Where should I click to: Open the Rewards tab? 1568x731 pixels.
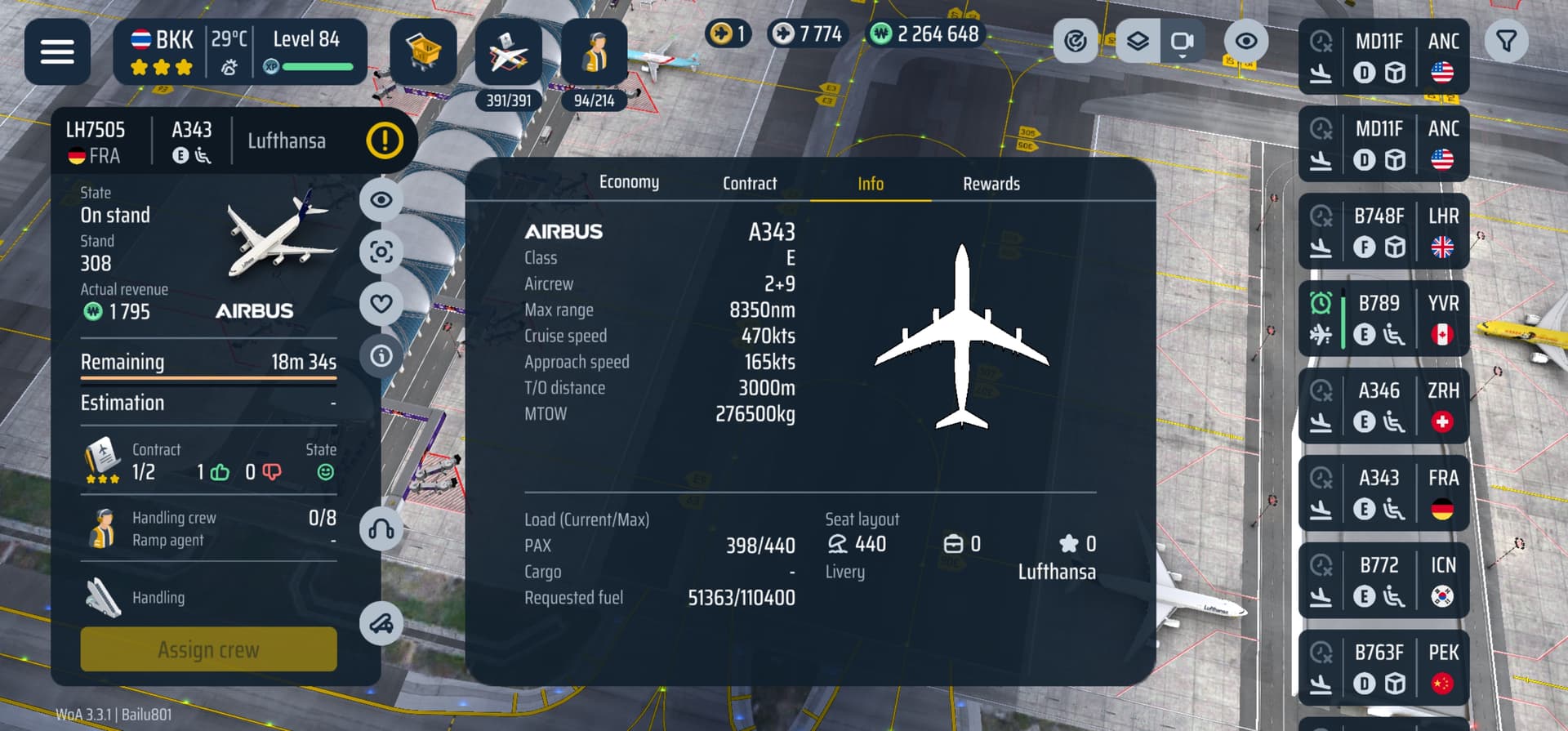991,184
